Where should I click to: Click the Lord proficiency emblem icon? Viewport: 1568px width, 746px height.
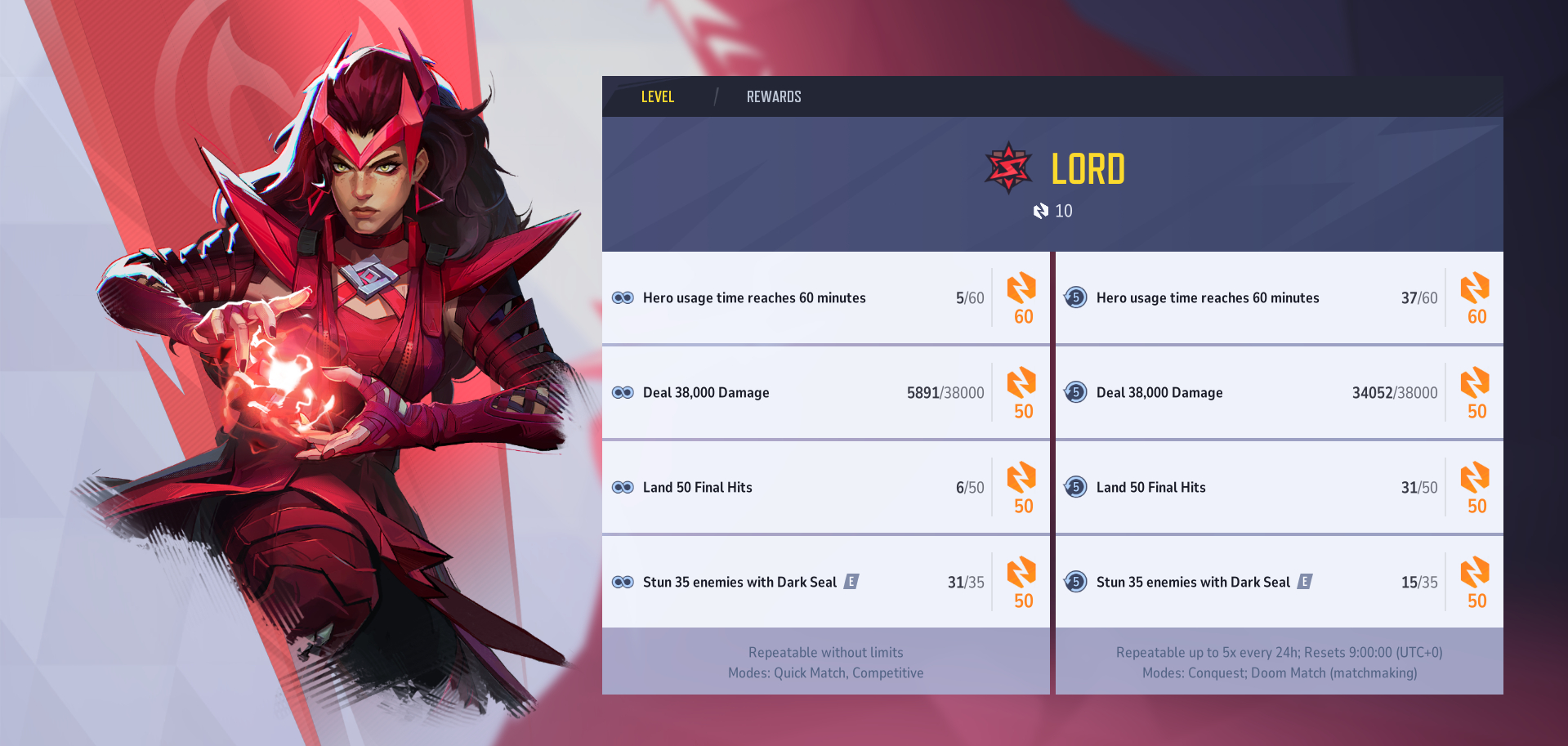click(x=1008, y=168)
